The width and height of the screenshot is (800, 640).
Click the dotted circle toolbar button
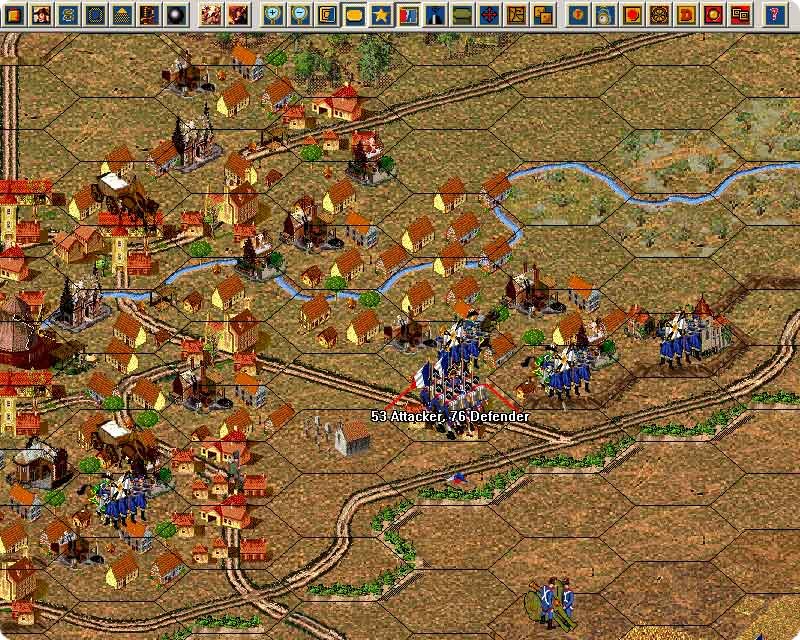(95, 14)
